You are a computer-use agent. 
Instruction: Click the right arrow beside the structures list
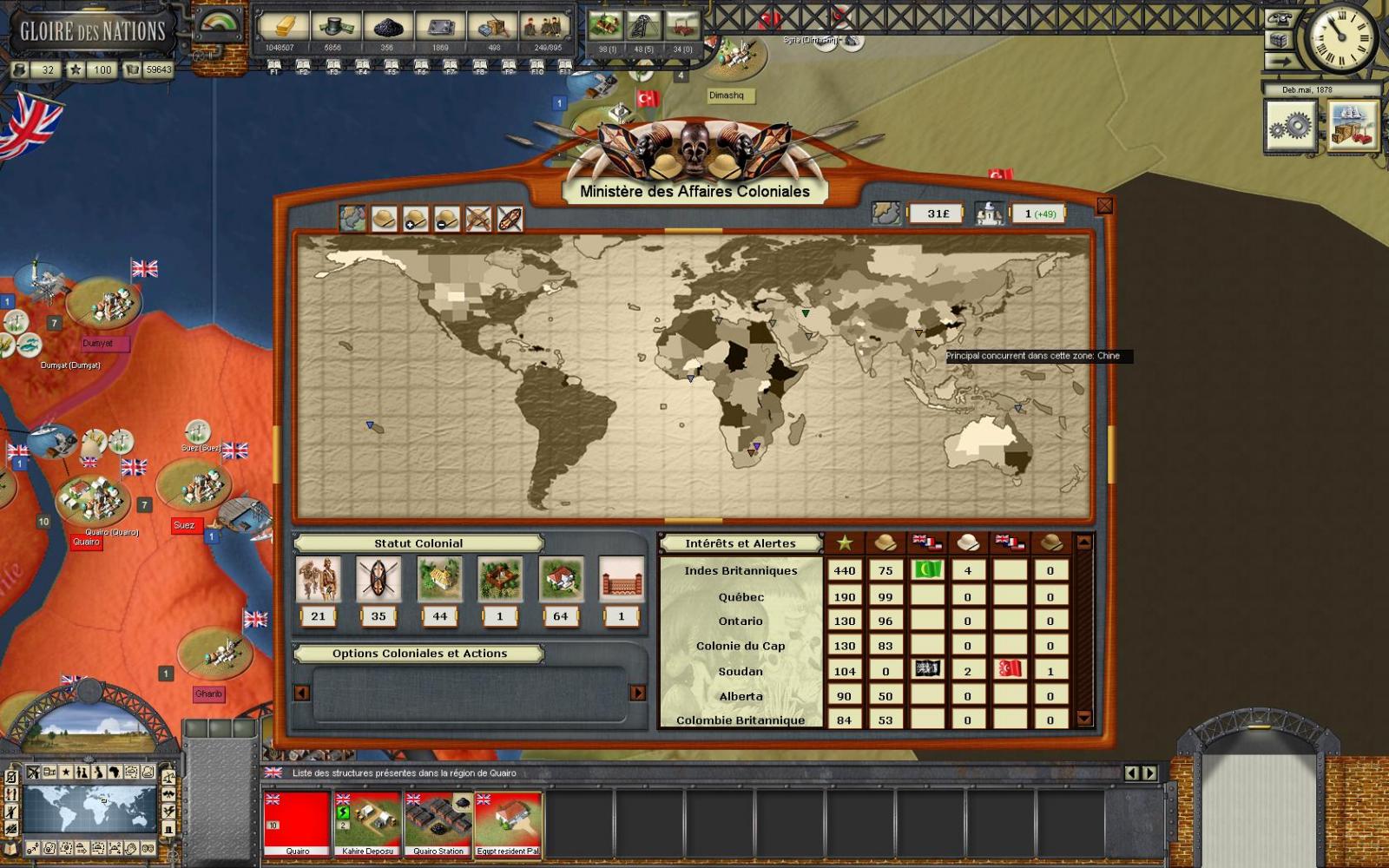click(1151, 771)
